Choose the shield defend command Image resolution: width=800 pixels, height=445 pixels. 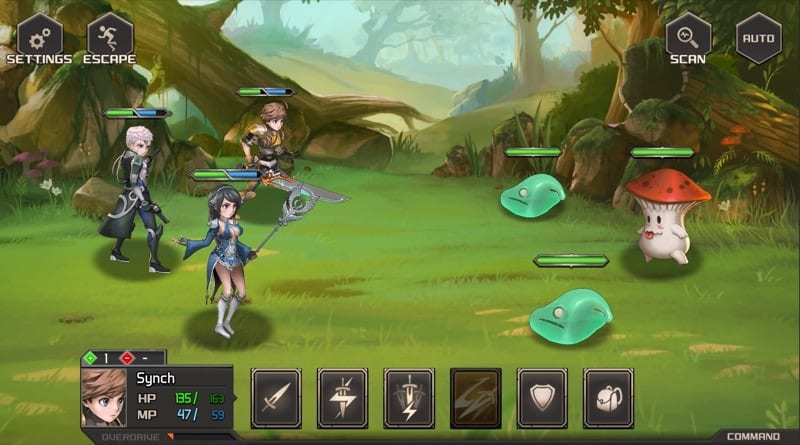coord(542,398)
